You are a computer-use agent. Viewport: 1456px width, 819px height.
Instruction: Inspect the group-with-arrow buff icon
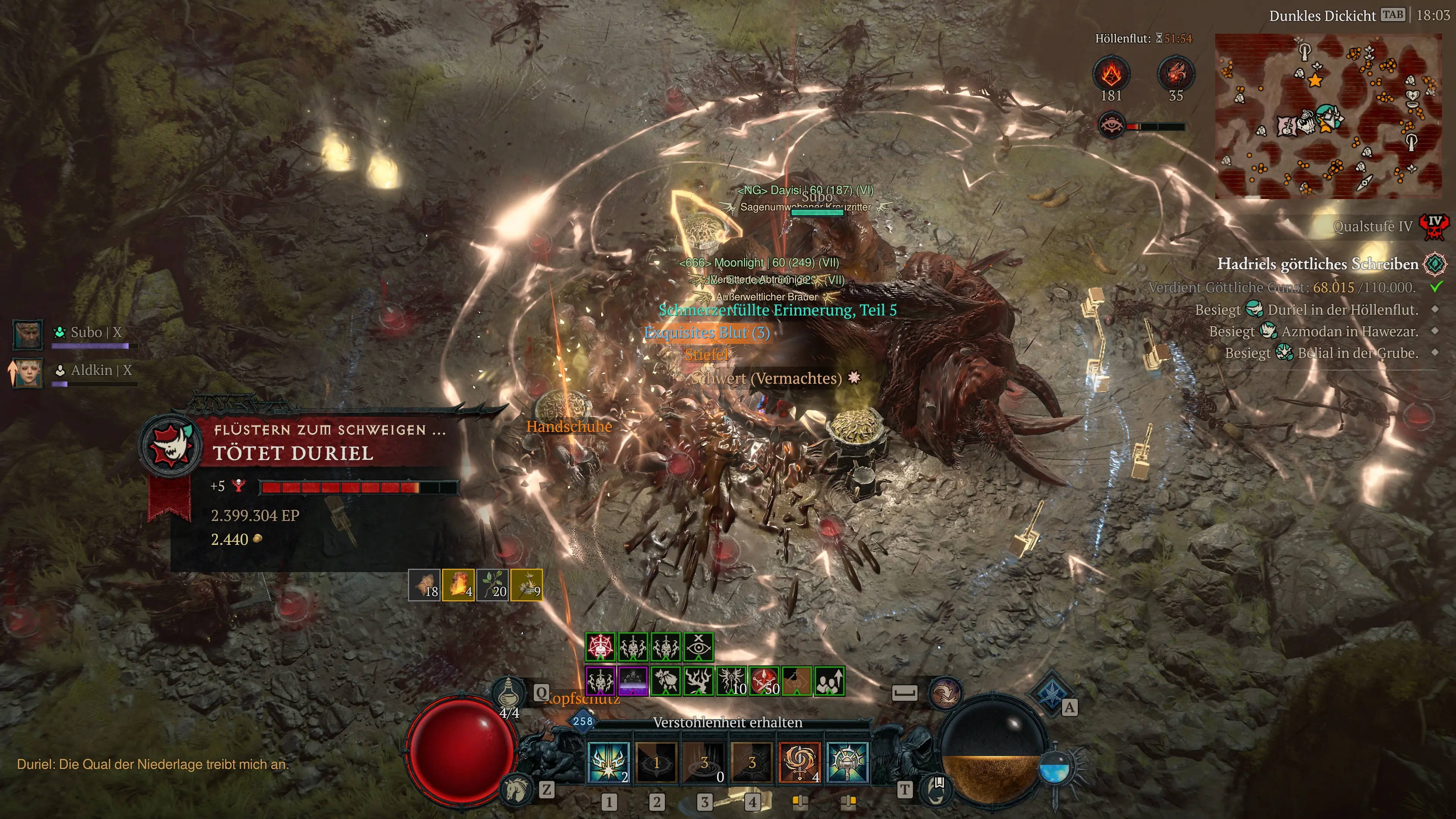[829, 681]
